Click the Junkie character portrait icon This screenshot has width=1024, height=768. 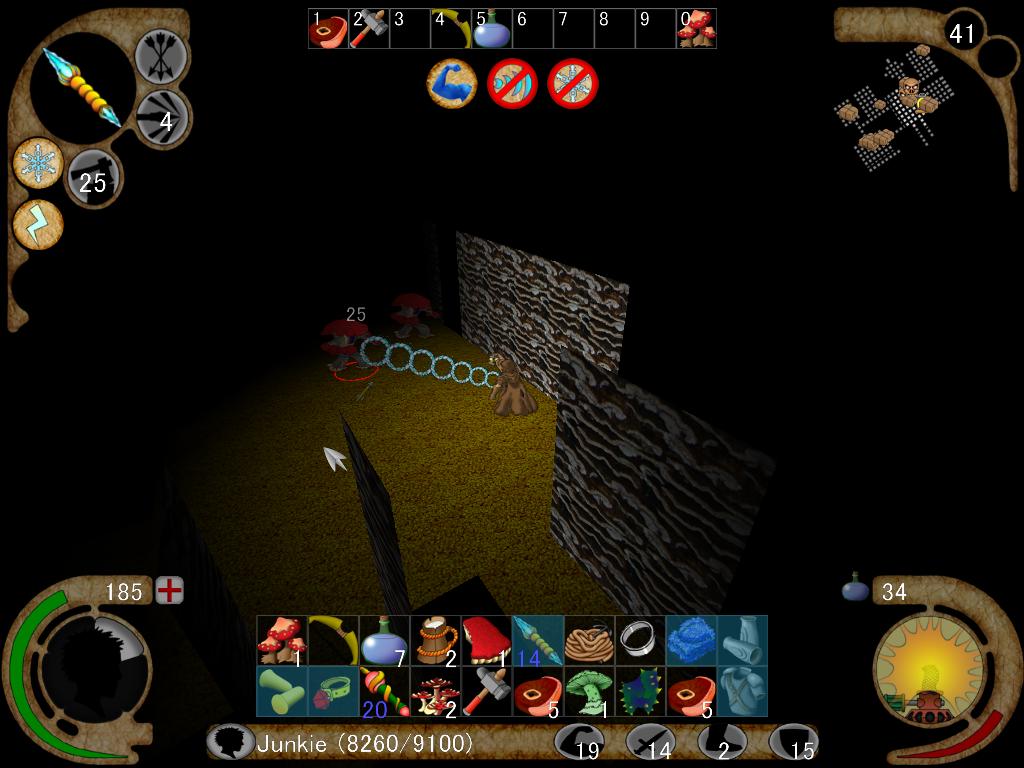[230, 743]
